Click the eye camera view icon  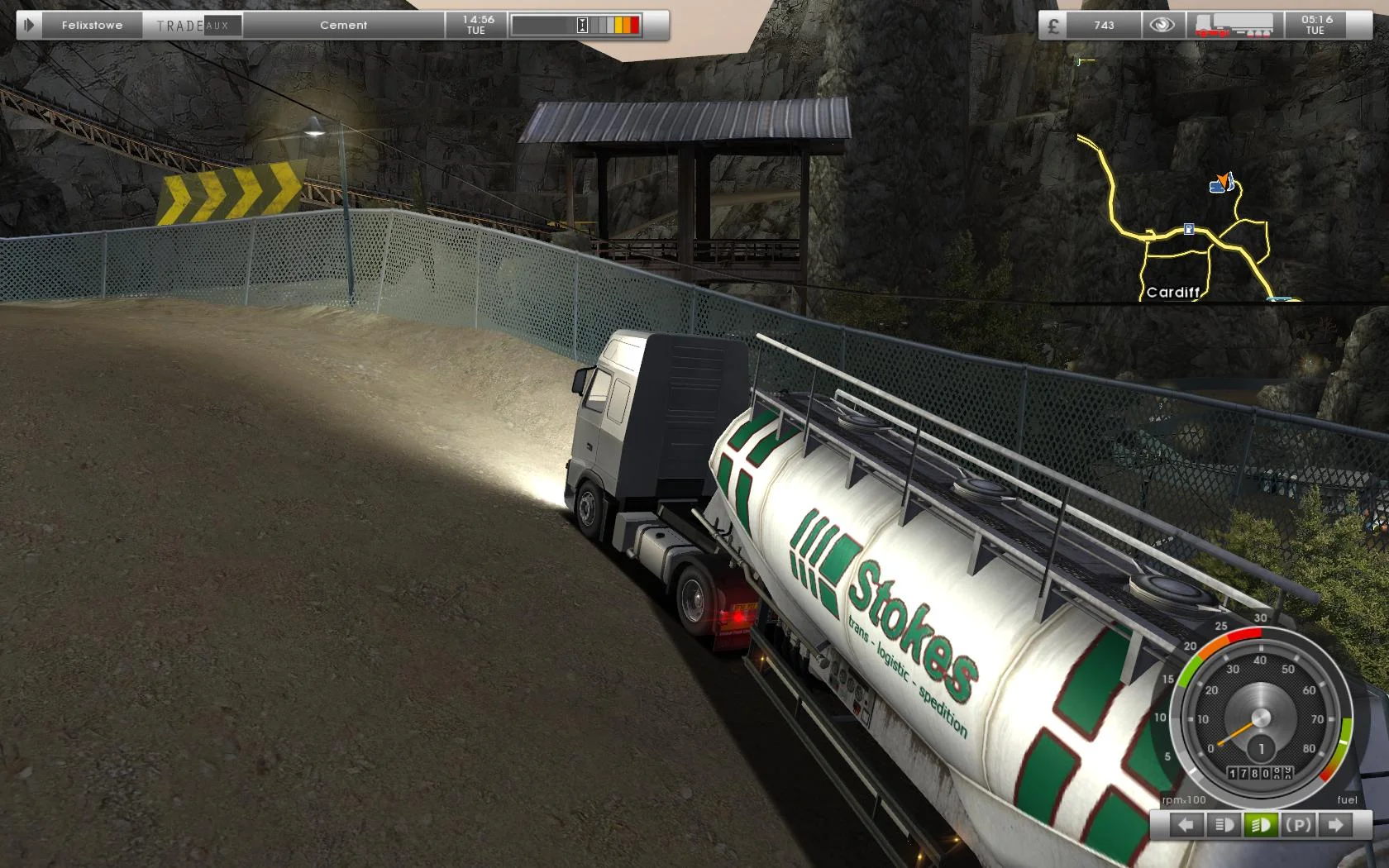point(1162,25)
